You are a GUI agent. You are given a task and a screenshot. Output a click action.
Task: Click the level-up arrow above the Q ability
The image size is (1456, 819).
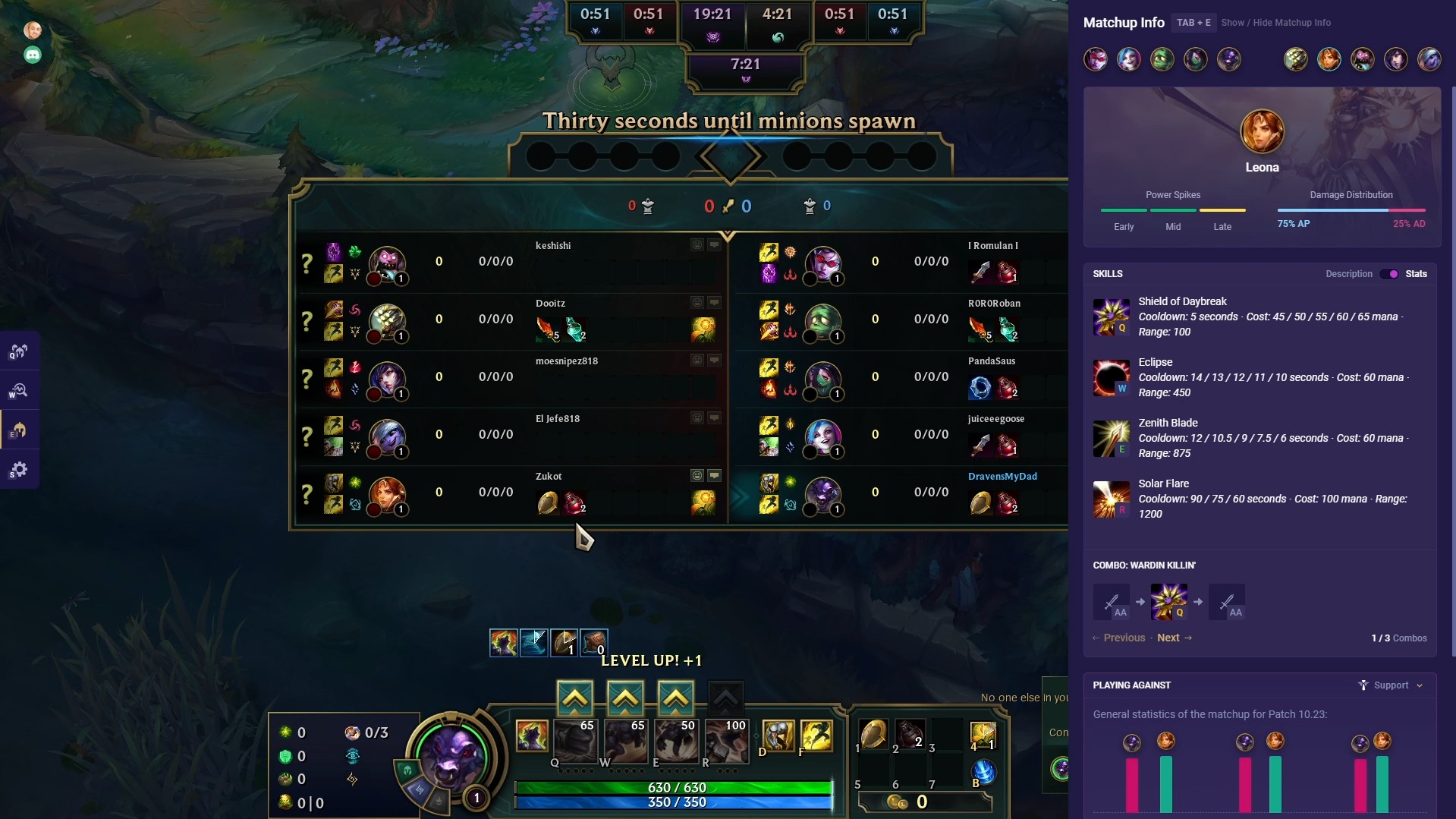tap(575, 697)
